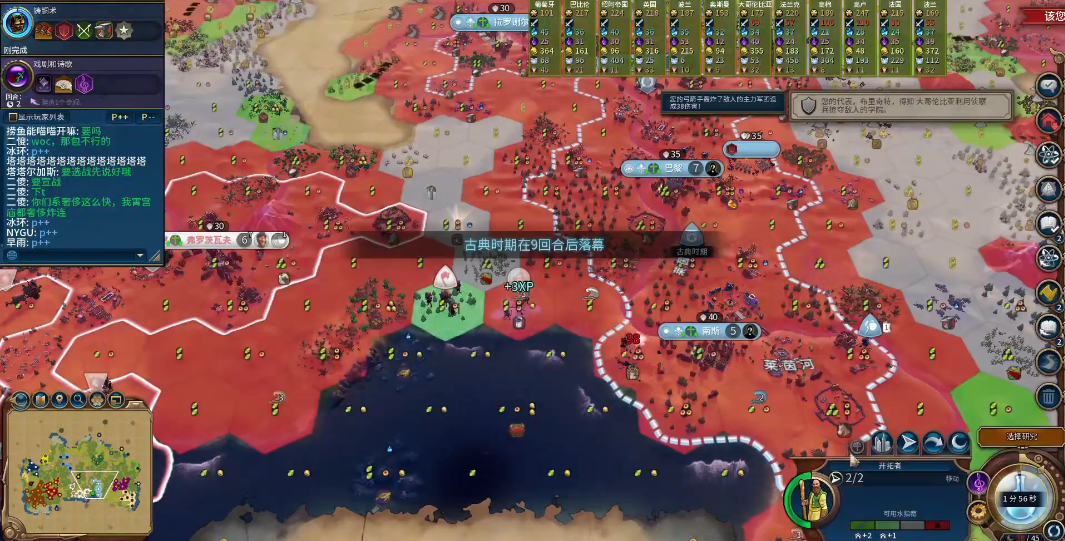Skip the settler's turn with the curved arrow

click(932, 442)
